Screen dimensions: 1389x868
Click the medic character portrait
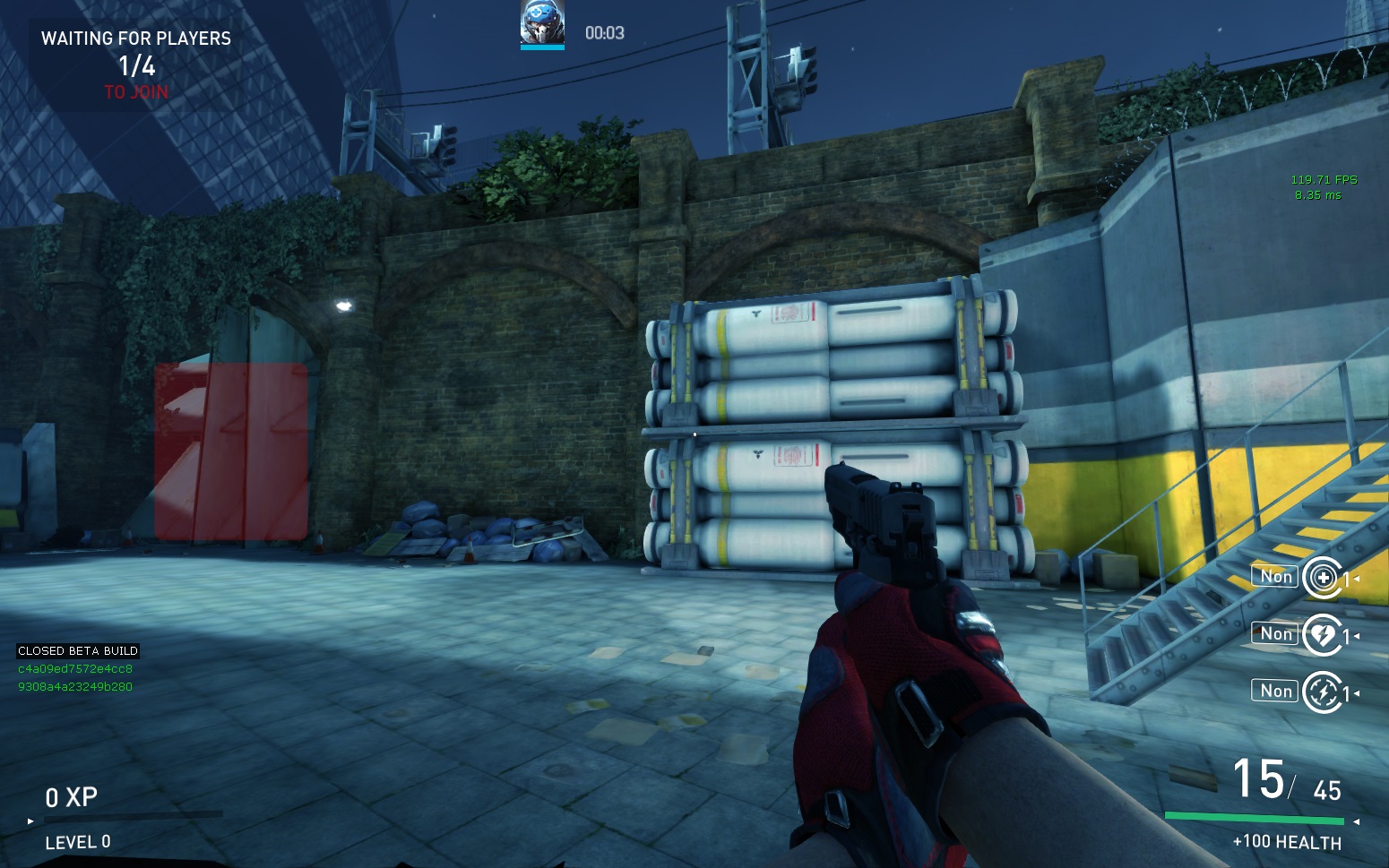[x=542, y=23]
